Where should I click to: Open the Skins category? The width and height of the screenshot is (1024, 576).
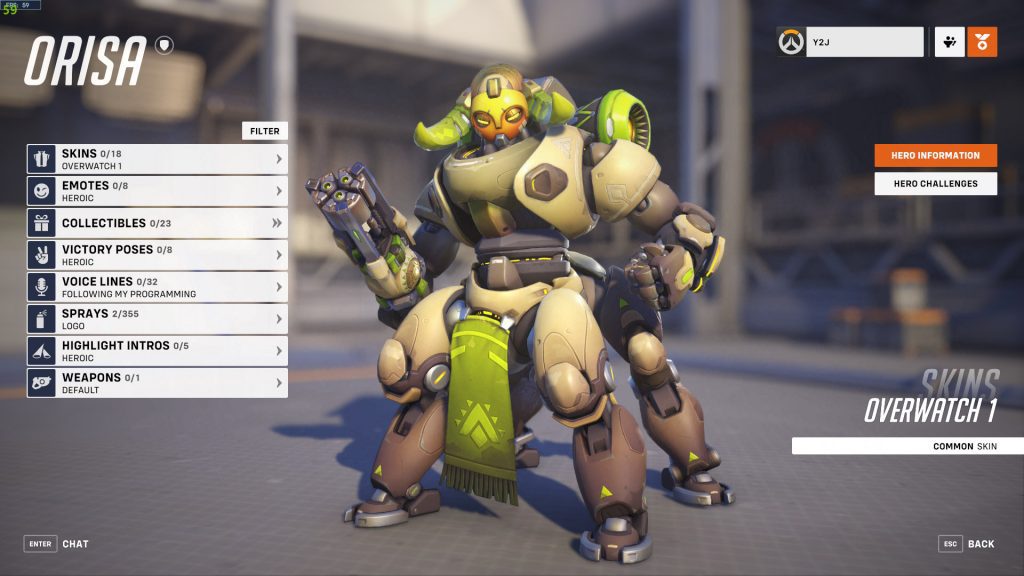click(x=157, y=159)
